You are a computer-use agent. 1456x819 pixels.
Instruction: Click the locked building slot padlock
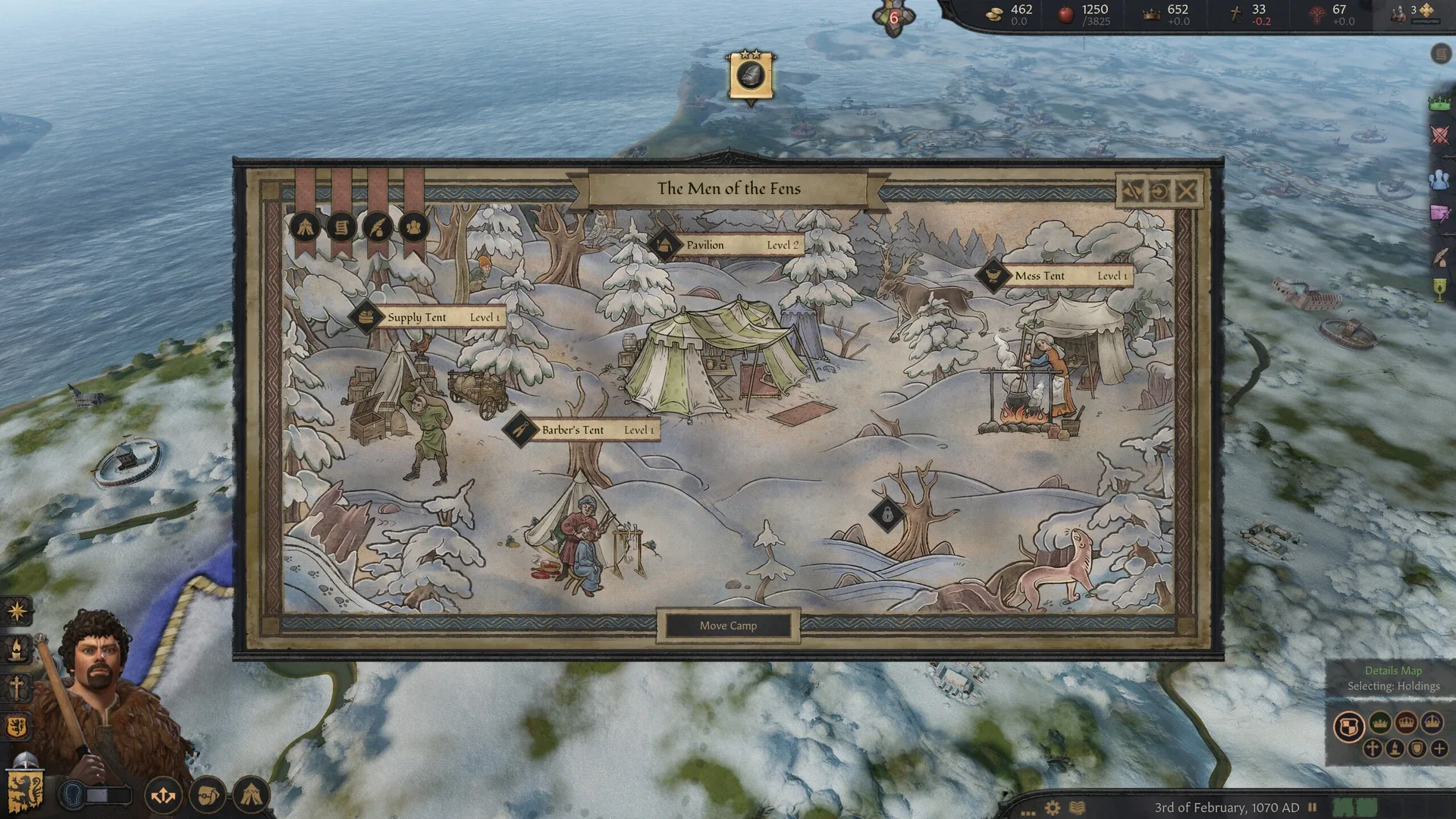coord(887,516)
